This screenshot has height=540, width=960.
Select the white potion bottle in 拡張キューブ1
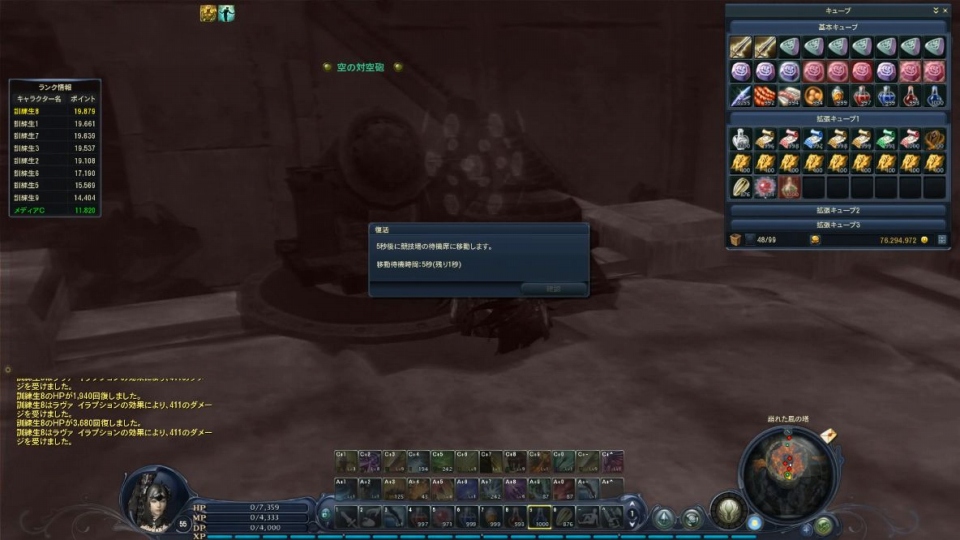(x=740, y=139)
